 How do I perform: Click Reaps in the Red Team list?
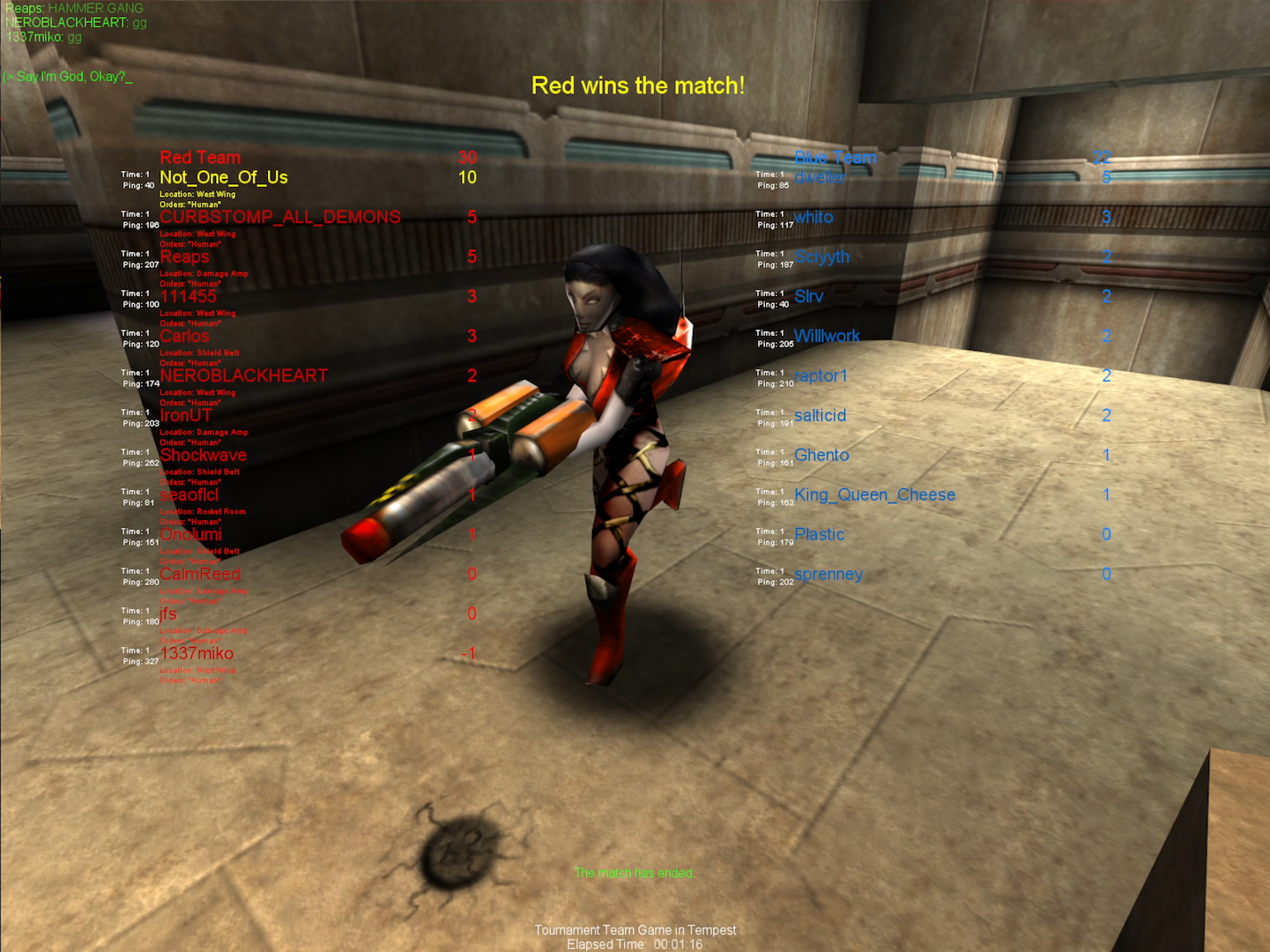184,257
